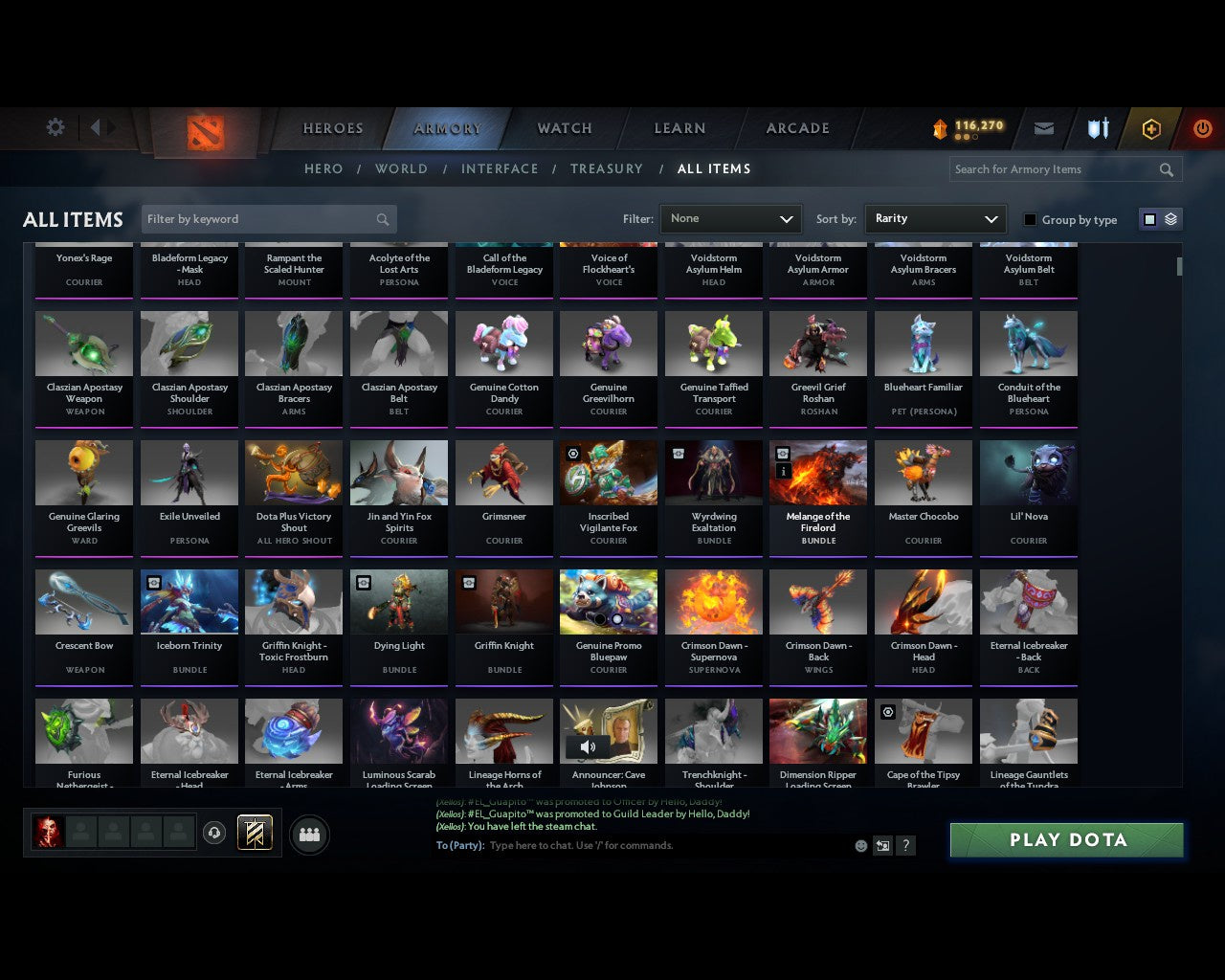The width and height of the screenshot is (1225, 980).
Task: Open the Dota 2 logo home screen
Action: tap(203, 129)
